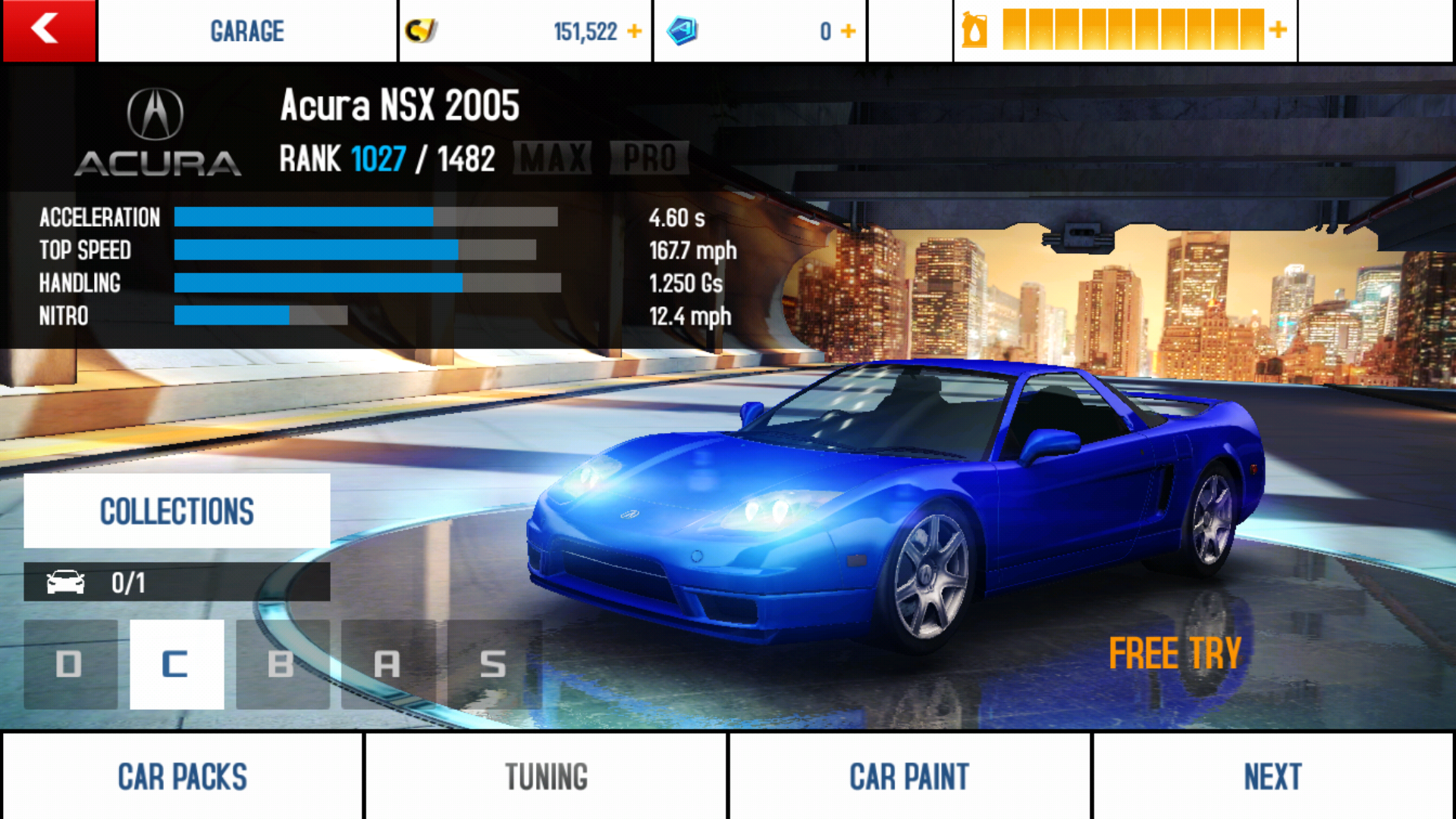
Task: Go back using the red arrow button
Action: click(x=49, y=30)
